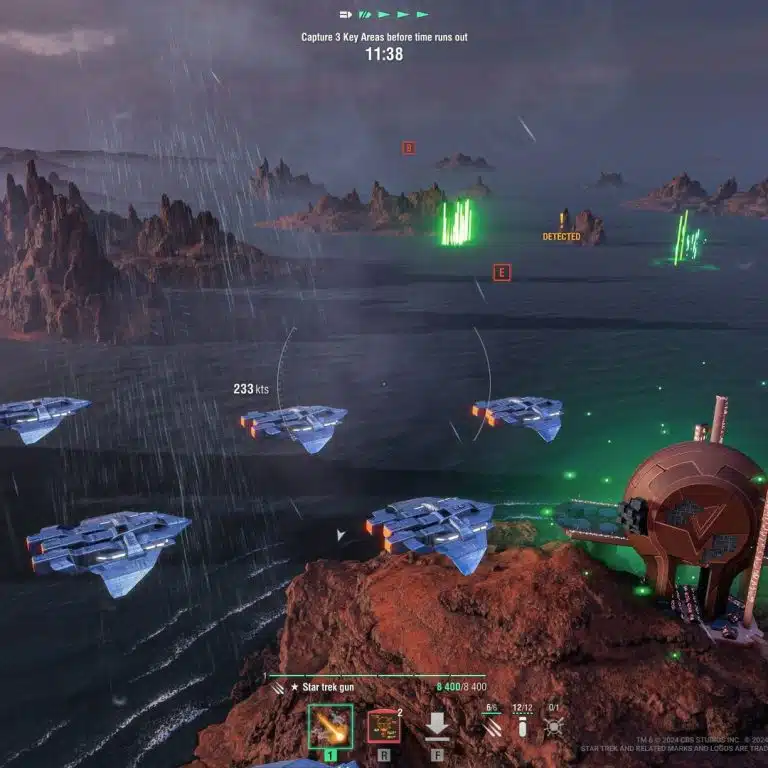Viewport: 768px width, 768px height.
Task: Choose the 12/12 bomb squadron icon
Action: (x=521, y=727)
